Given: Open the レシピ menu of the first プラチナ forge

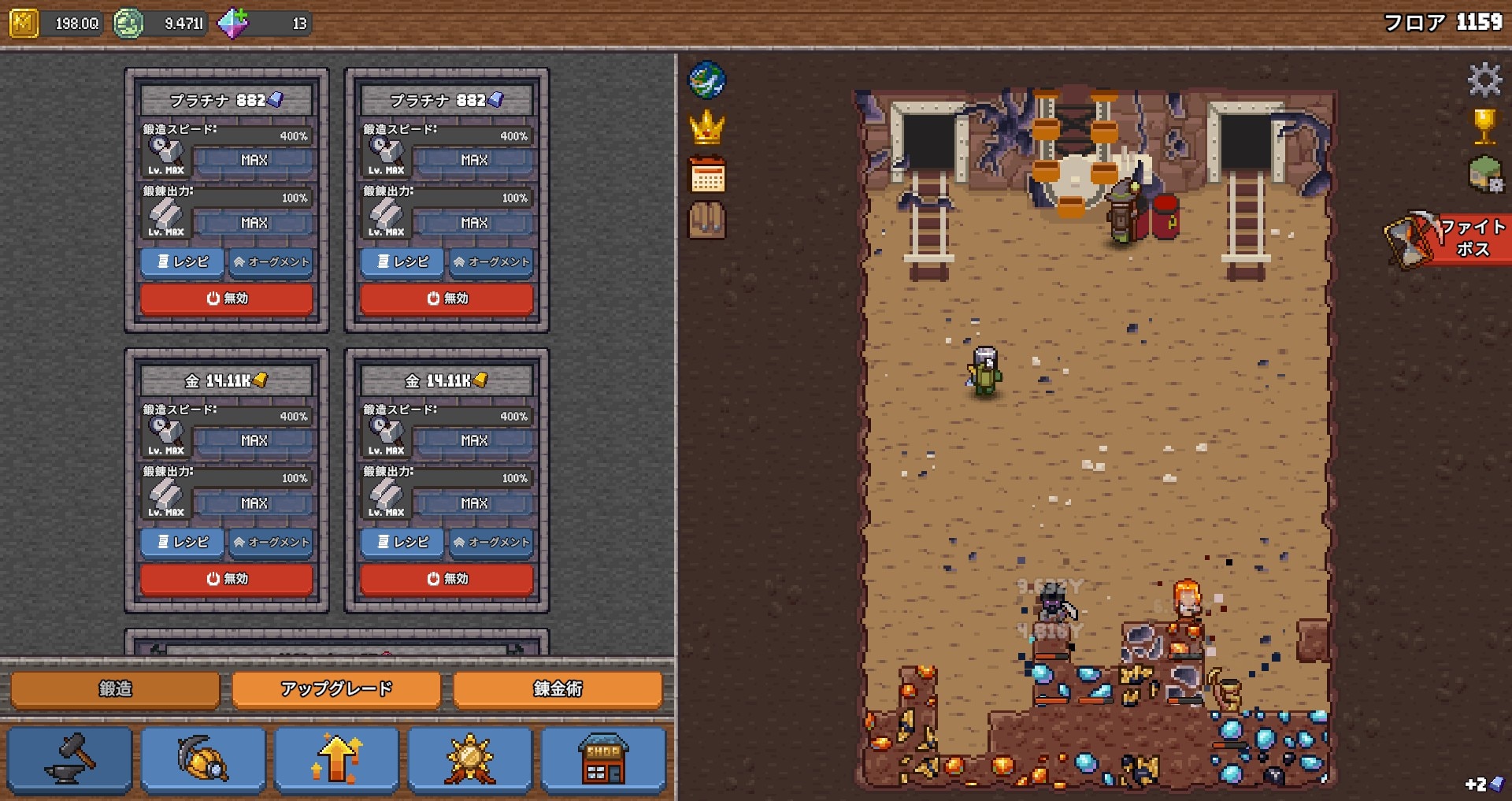Looking at the screenshot, I should [x=182, y=261].
